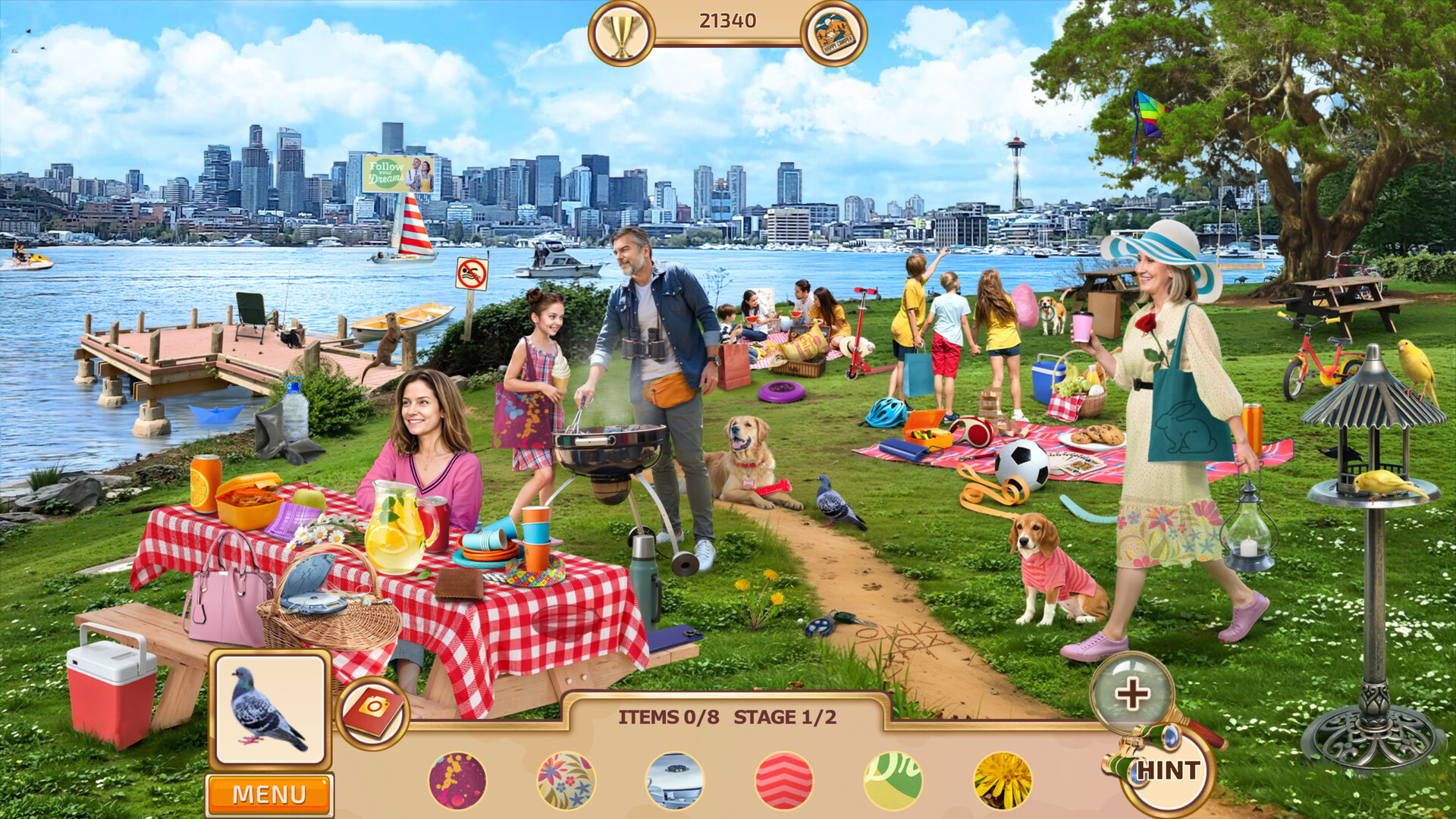Screen dimensions: 1456x819
Task: Select the purple paint-splatter pattern clue
Action: pos(457,780)
